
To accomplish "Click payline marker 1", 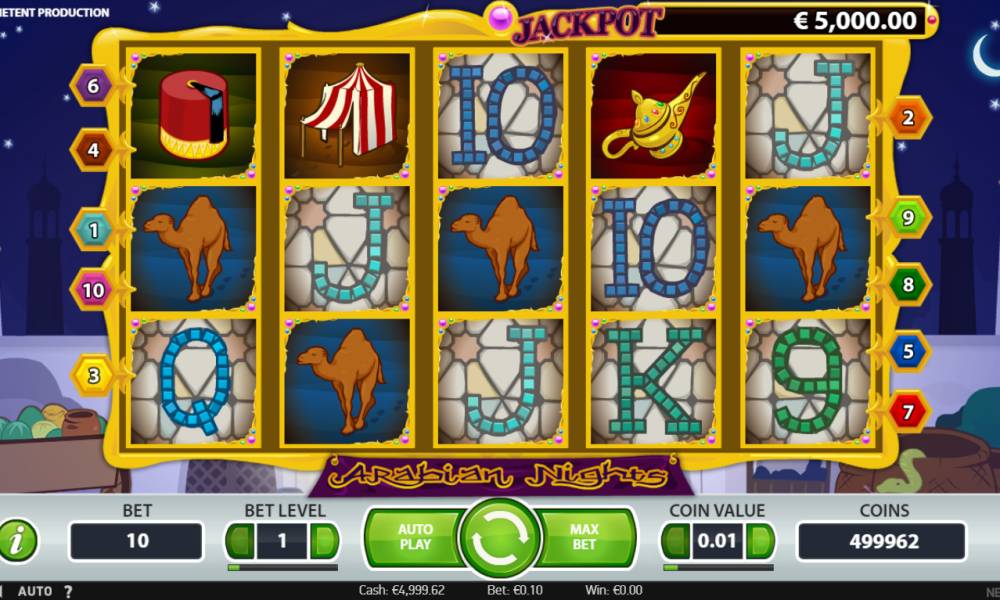I will tap(93, 231).
